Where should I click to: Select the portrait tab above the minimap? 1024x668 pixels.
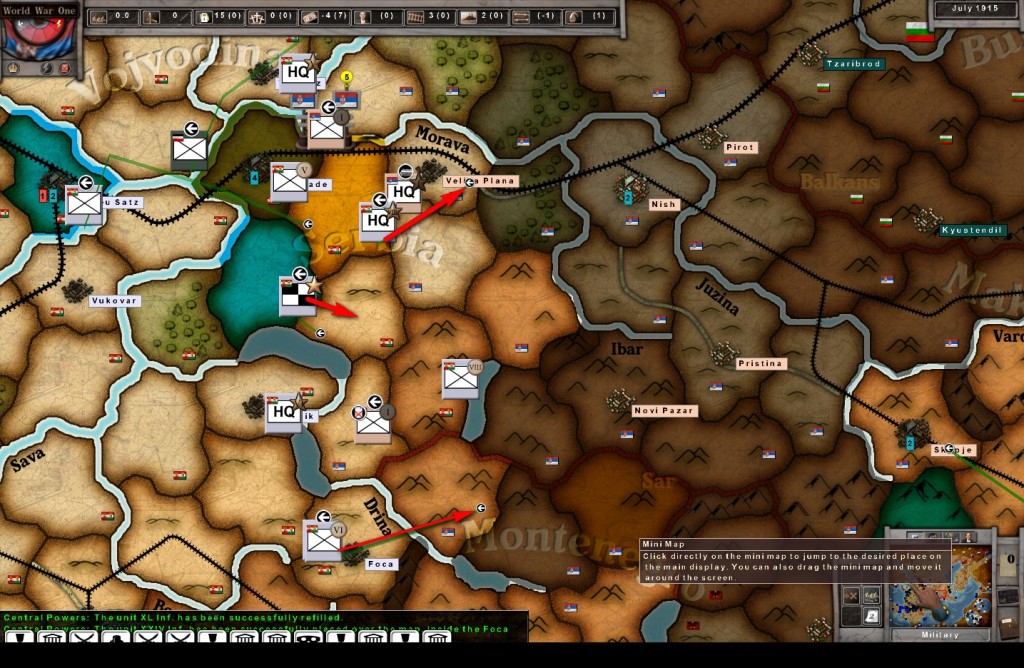tap(968, 537)
